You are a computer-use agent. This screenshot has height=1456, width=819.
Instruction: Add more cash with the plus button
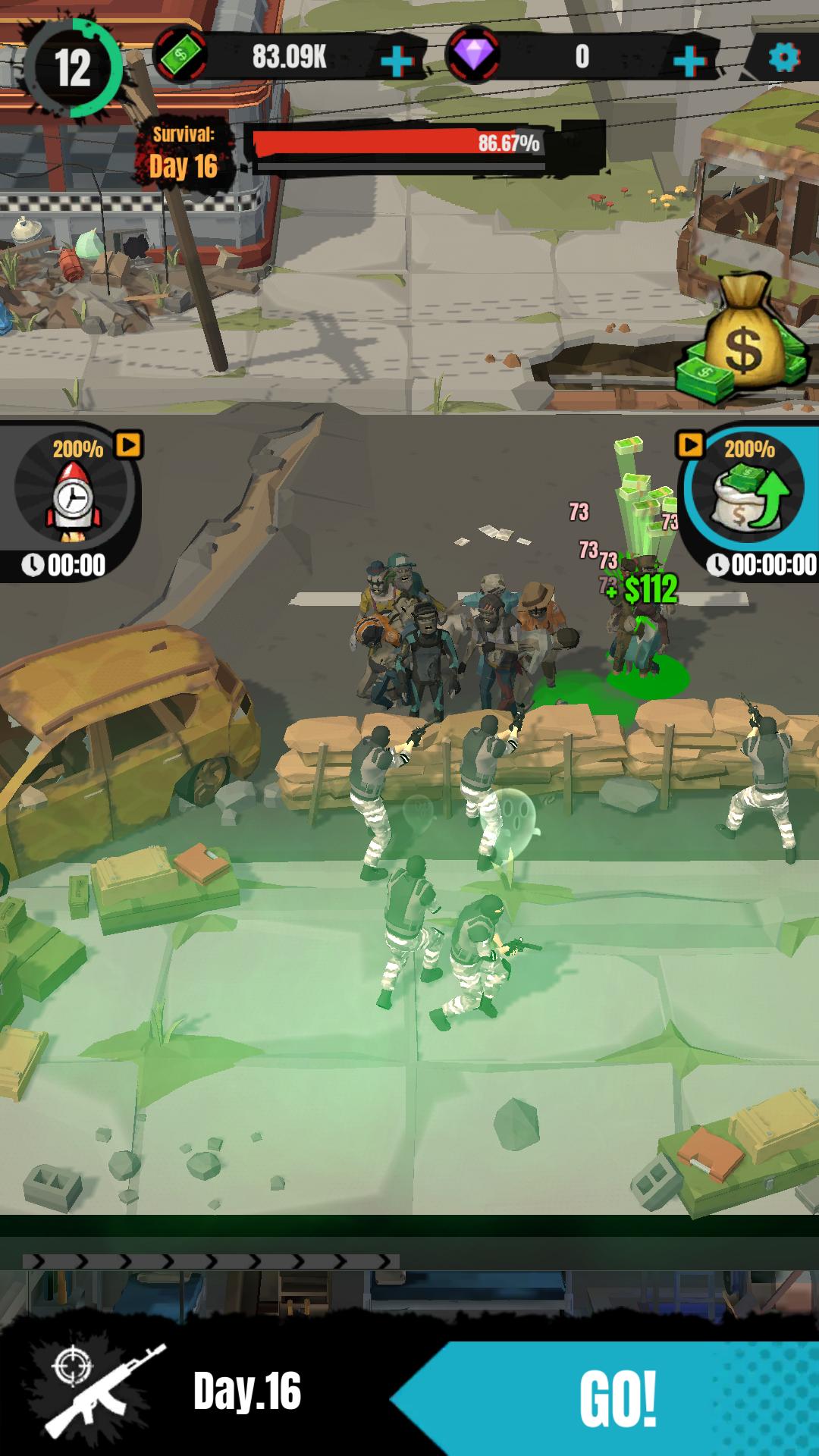point(397,61)
